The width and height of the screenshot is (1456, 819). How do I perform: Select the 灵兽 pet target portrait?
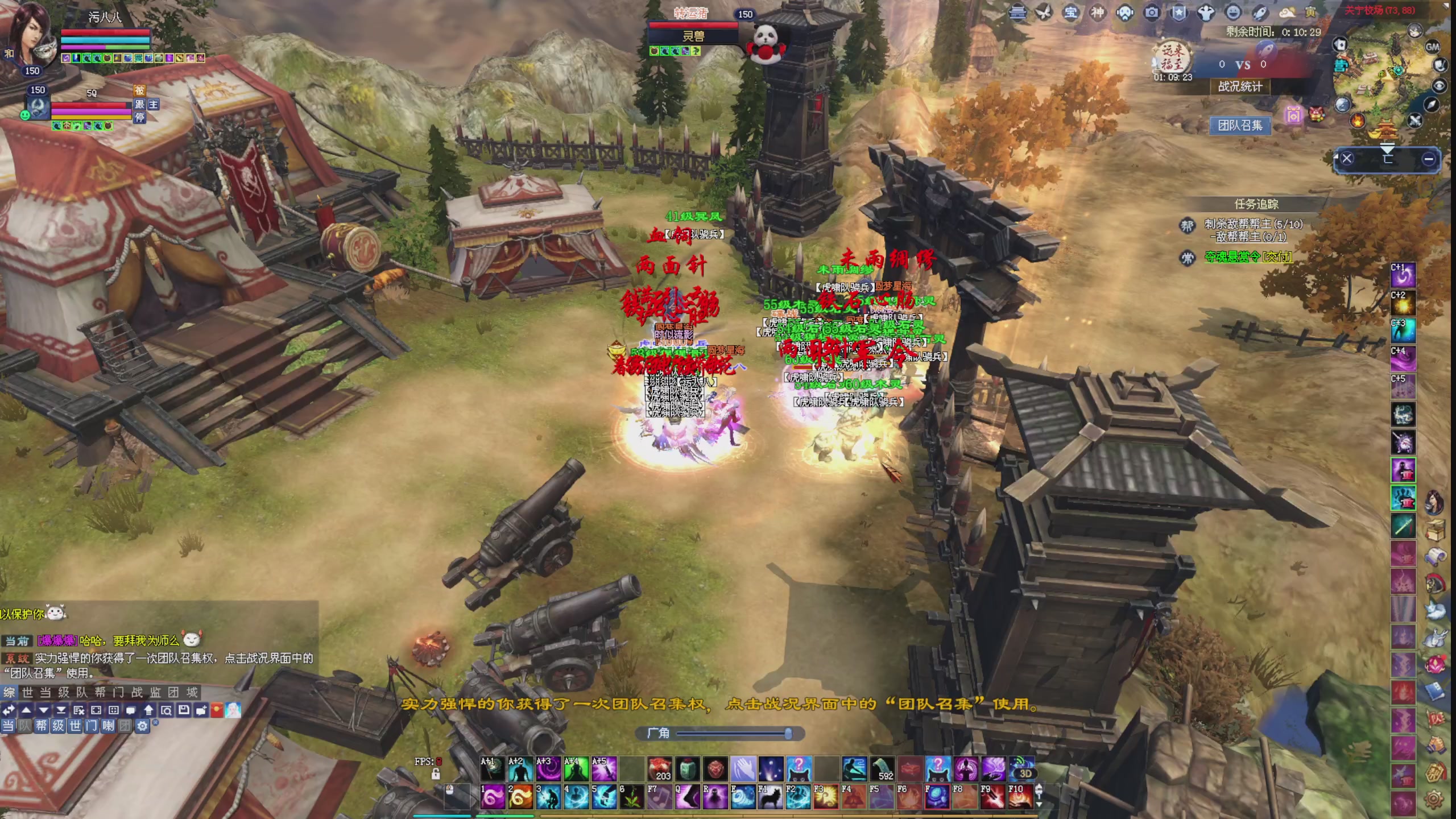(766, 43)
